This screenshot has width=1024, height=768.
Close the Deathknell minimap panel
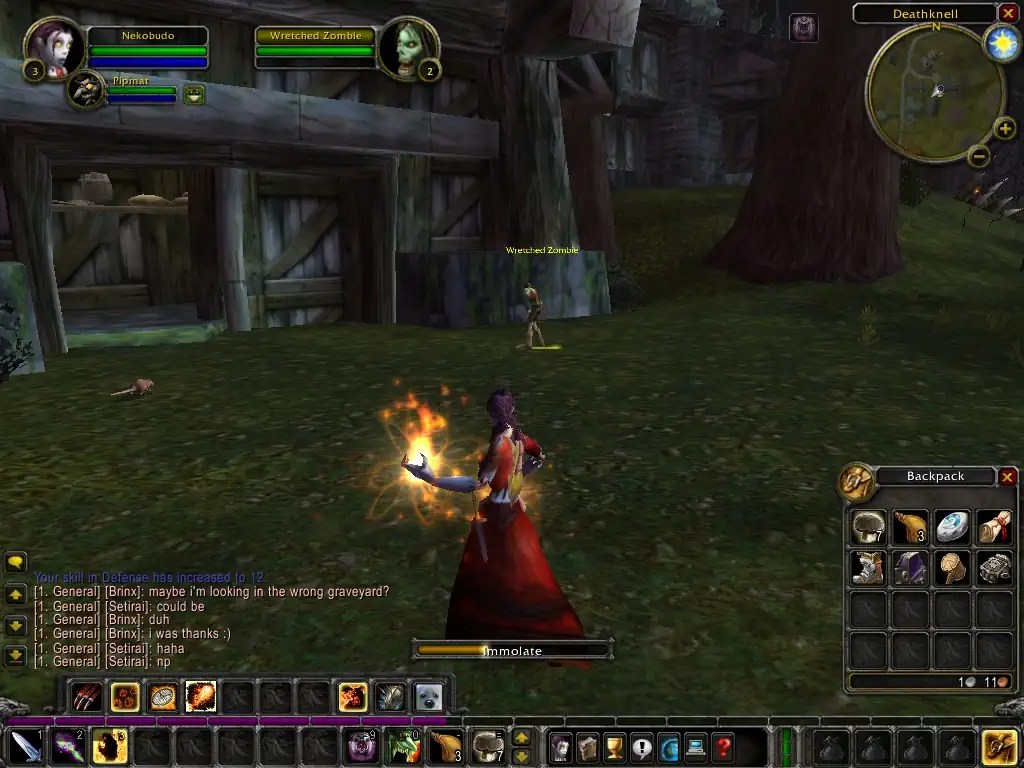[1007, 13]
